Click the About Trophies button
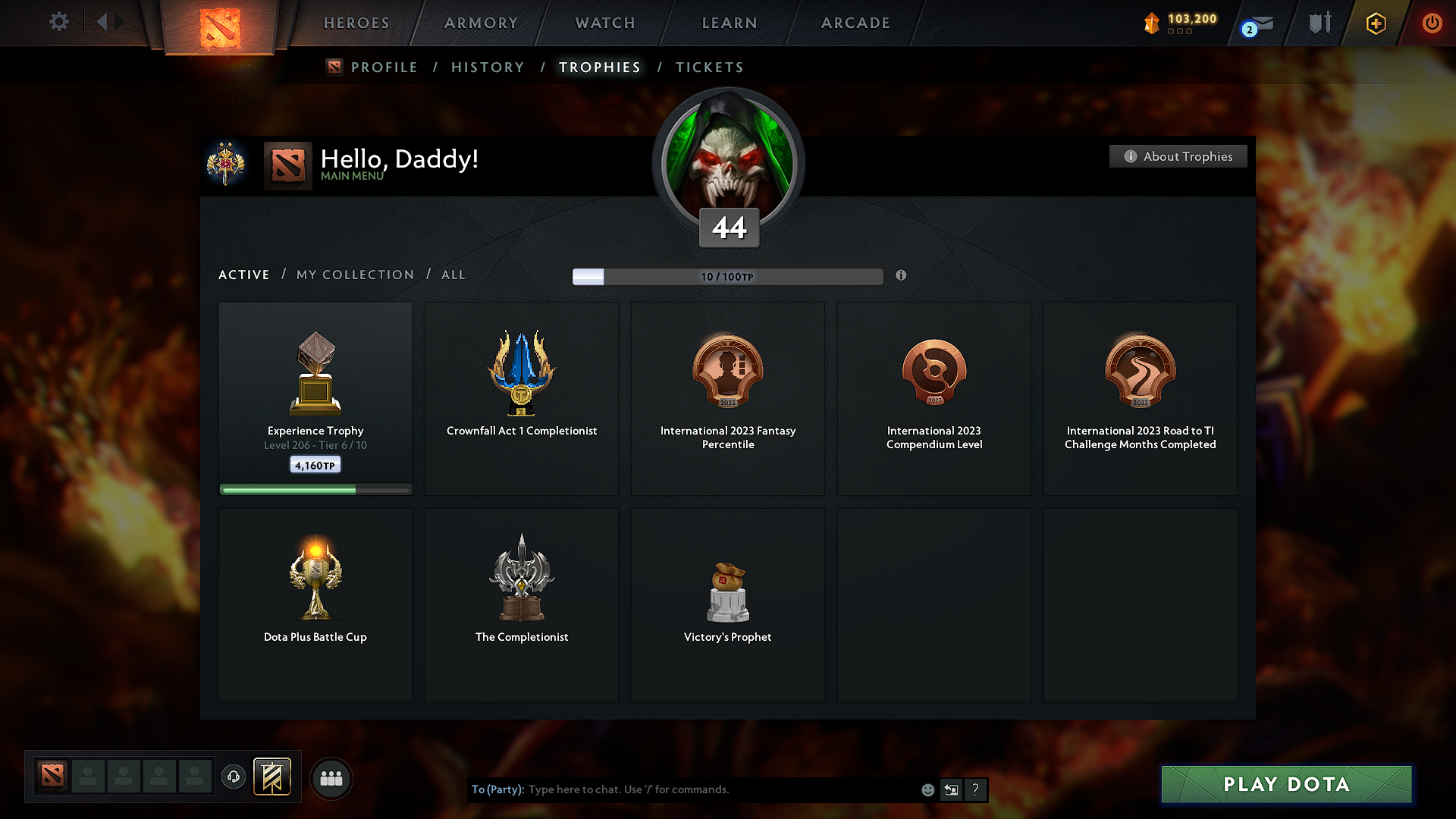The image size is (1456, 819). pyautogui.click(x=1178, y=156)
